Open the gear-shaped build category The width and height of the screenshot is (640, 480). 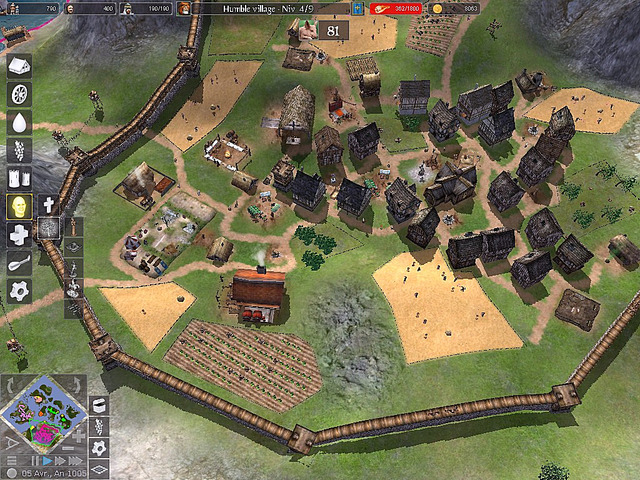[x=19, y=290]
